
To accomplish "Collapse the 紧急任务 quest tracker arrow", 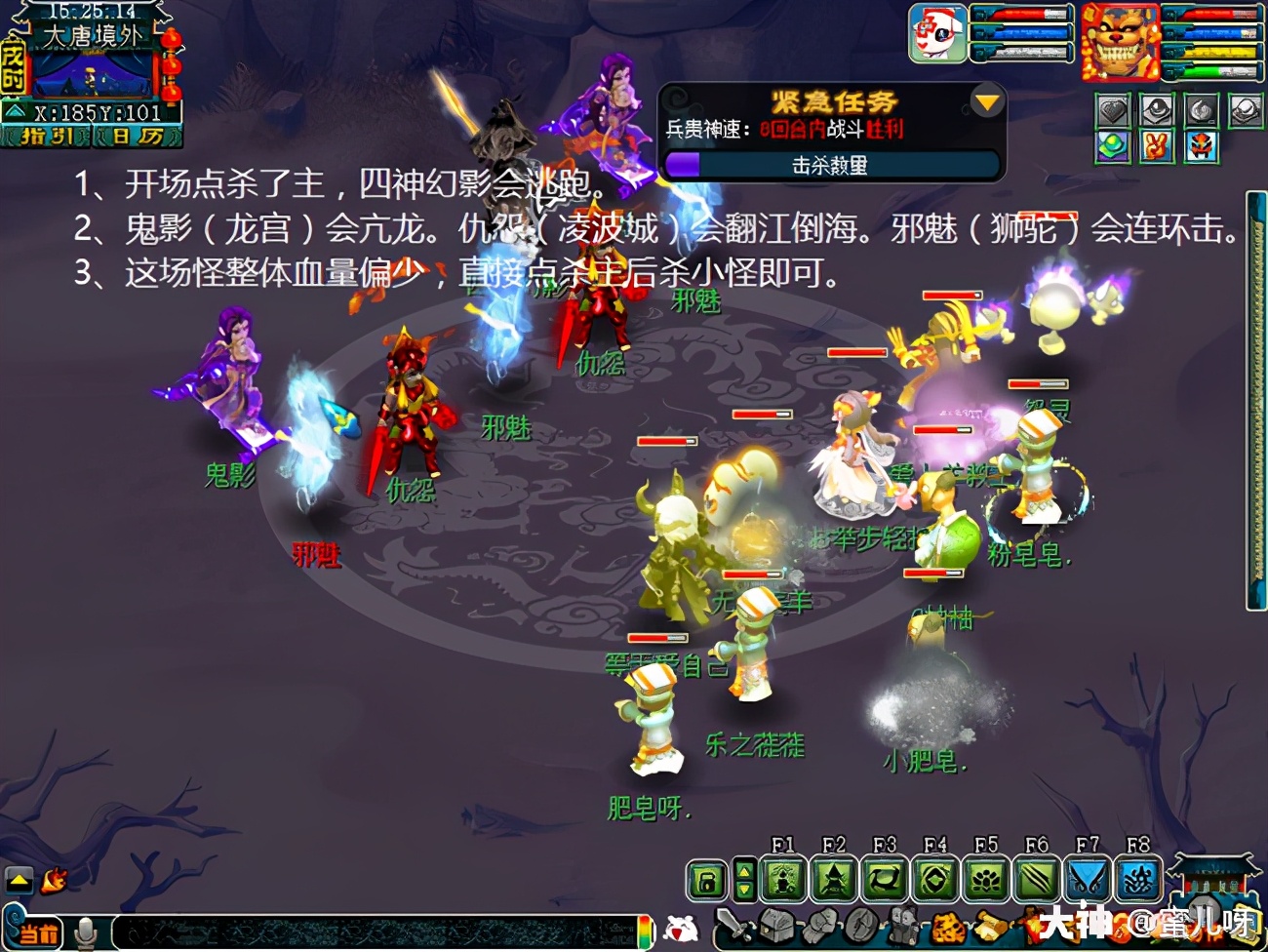I will [987, 102].
